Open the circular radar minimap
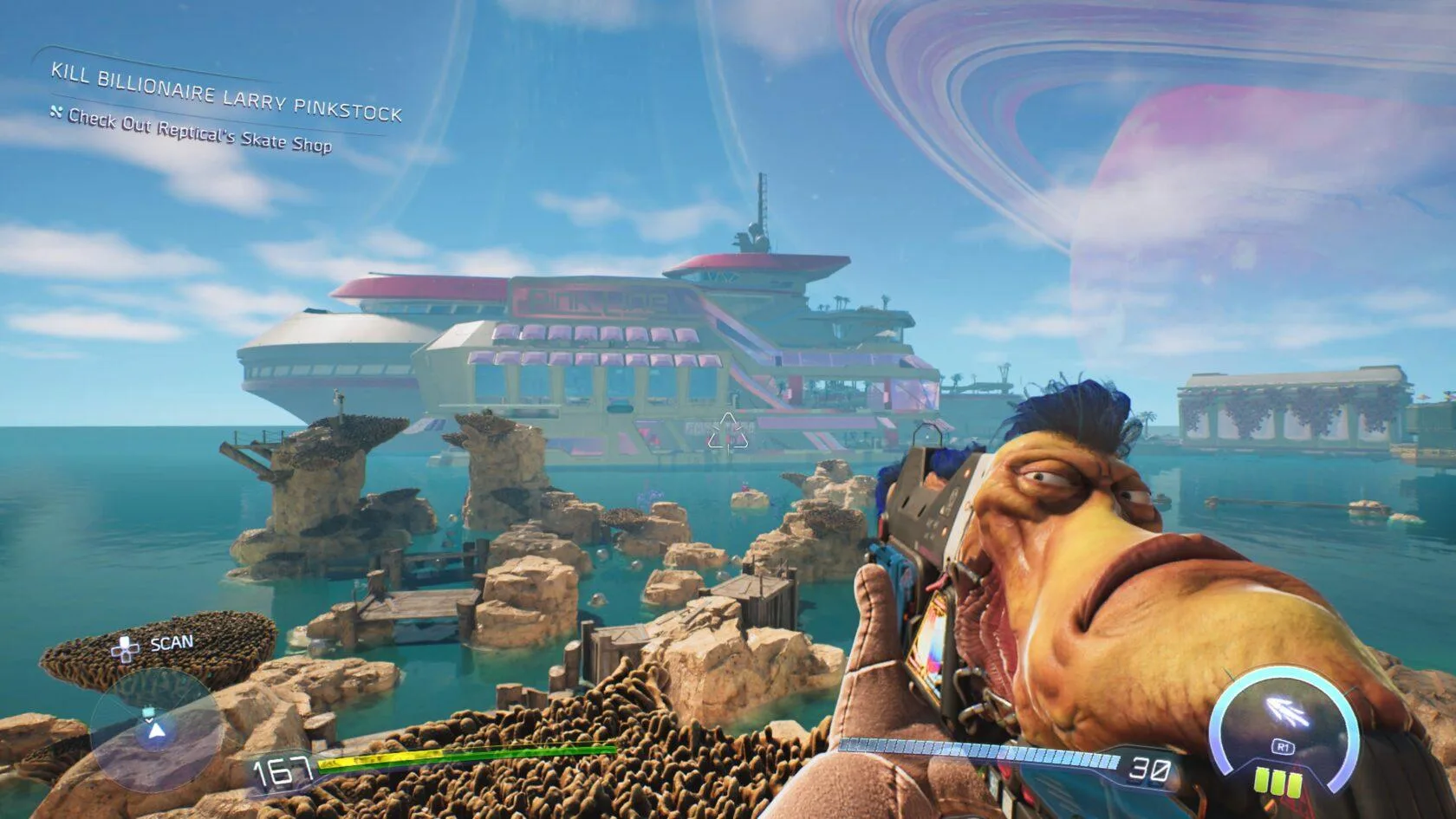Screen dimensions: 1456x819 (153, 731)
